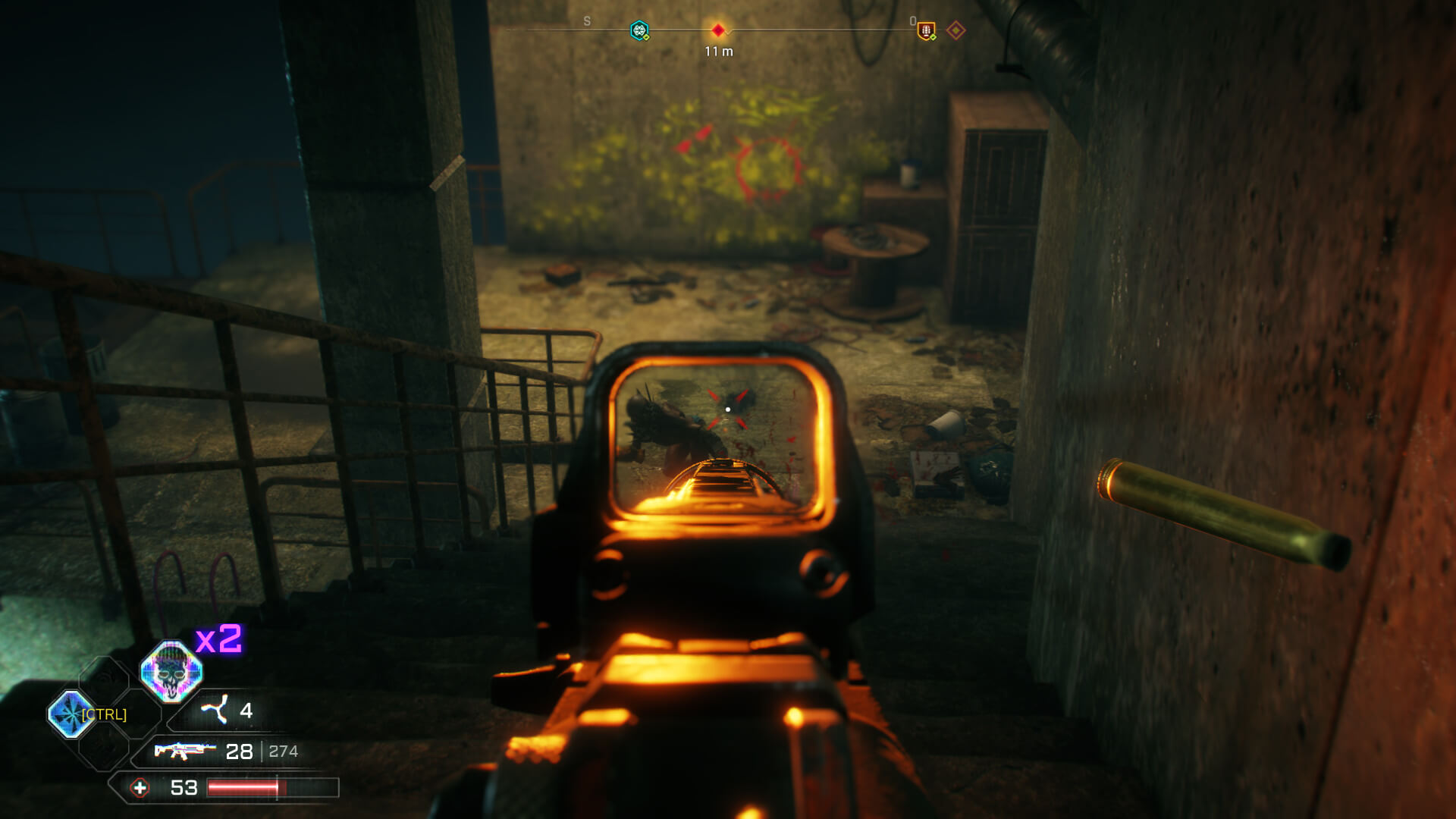Screen dimensions: 1456x819
Task: Activate the blue shatter ability icon
Action: coord(71,714)
